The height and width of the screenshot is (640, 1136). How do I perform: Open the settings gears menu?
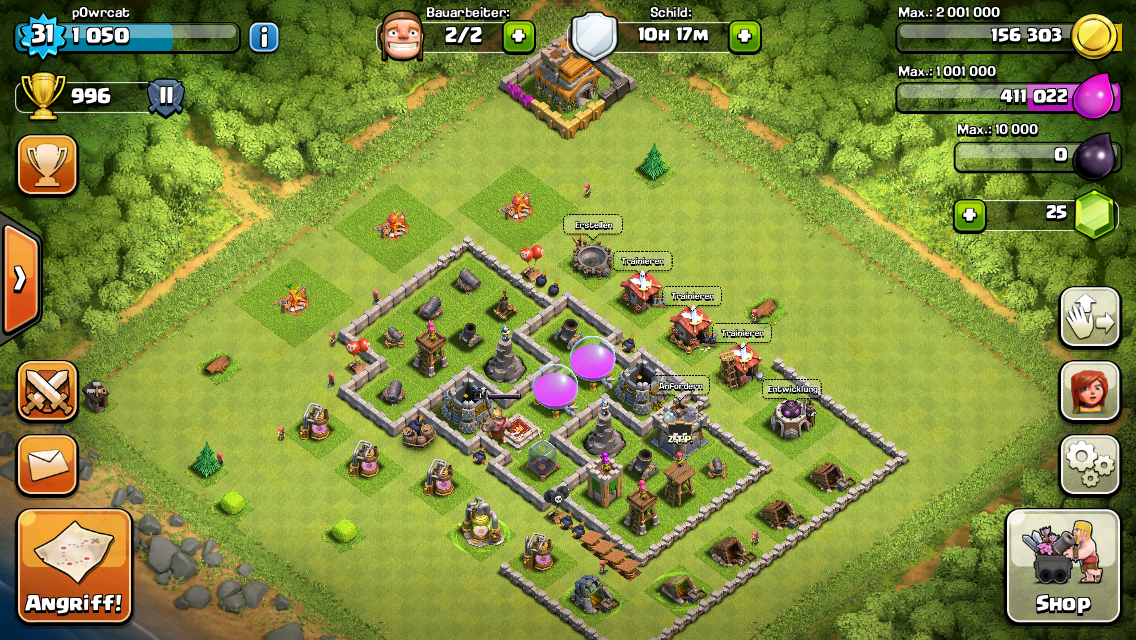click(x=1089, y=463)
